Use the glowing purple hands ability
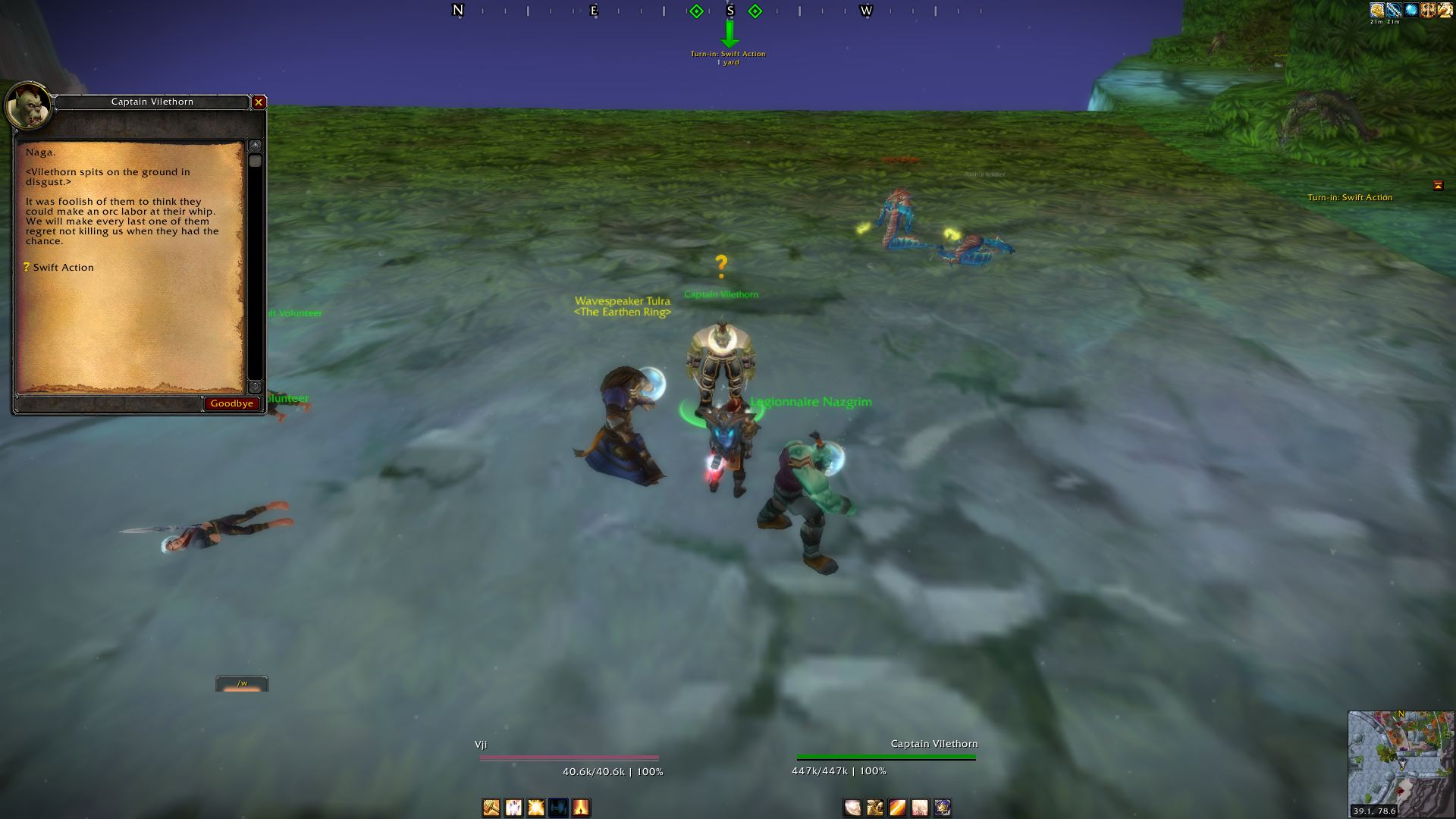The image size is (1456, 819). [513, 808]
